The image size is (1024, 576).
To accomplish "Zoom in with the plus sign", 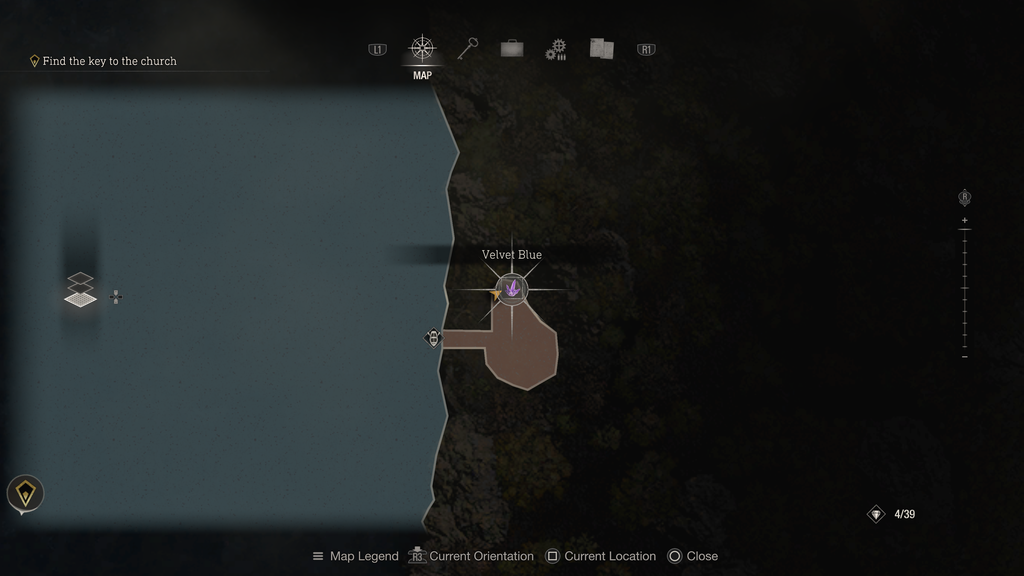I will point(964,220).
